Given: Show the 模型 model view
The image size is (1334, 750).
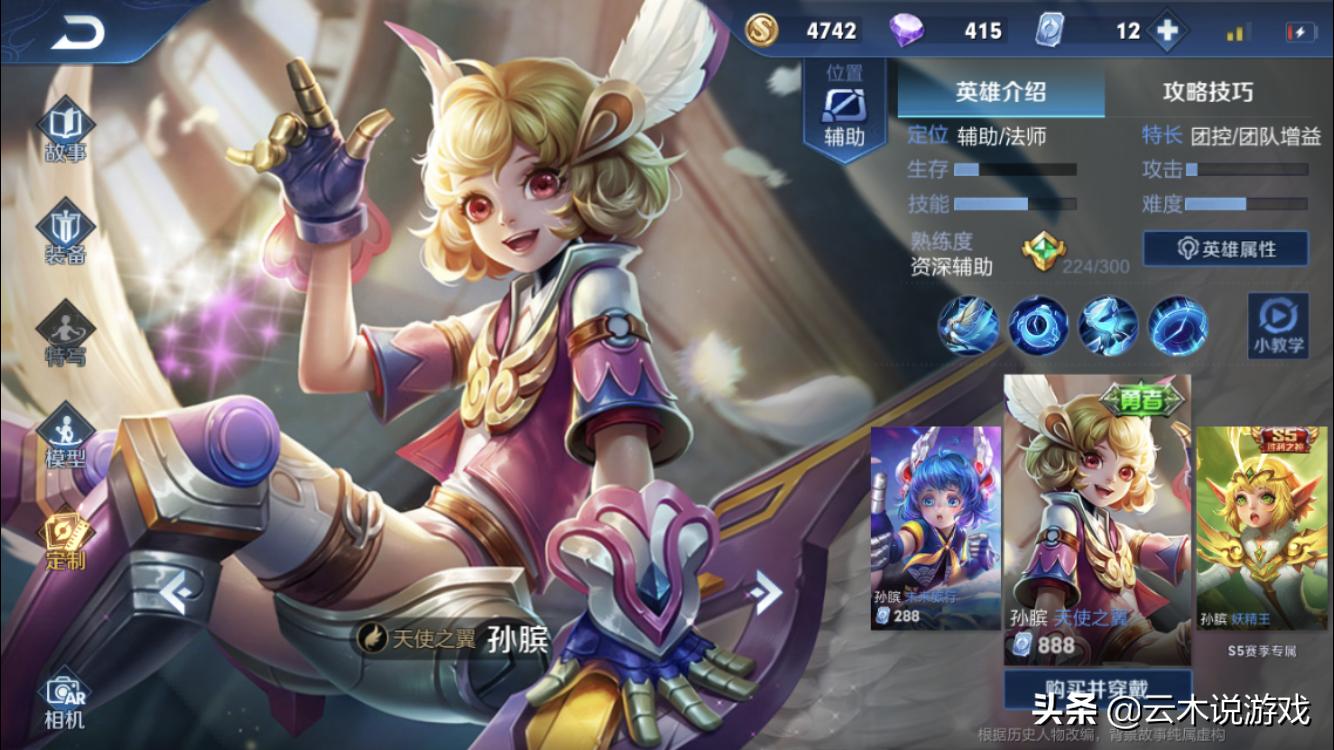Looking at the screenshot, I should pos(65,437).
